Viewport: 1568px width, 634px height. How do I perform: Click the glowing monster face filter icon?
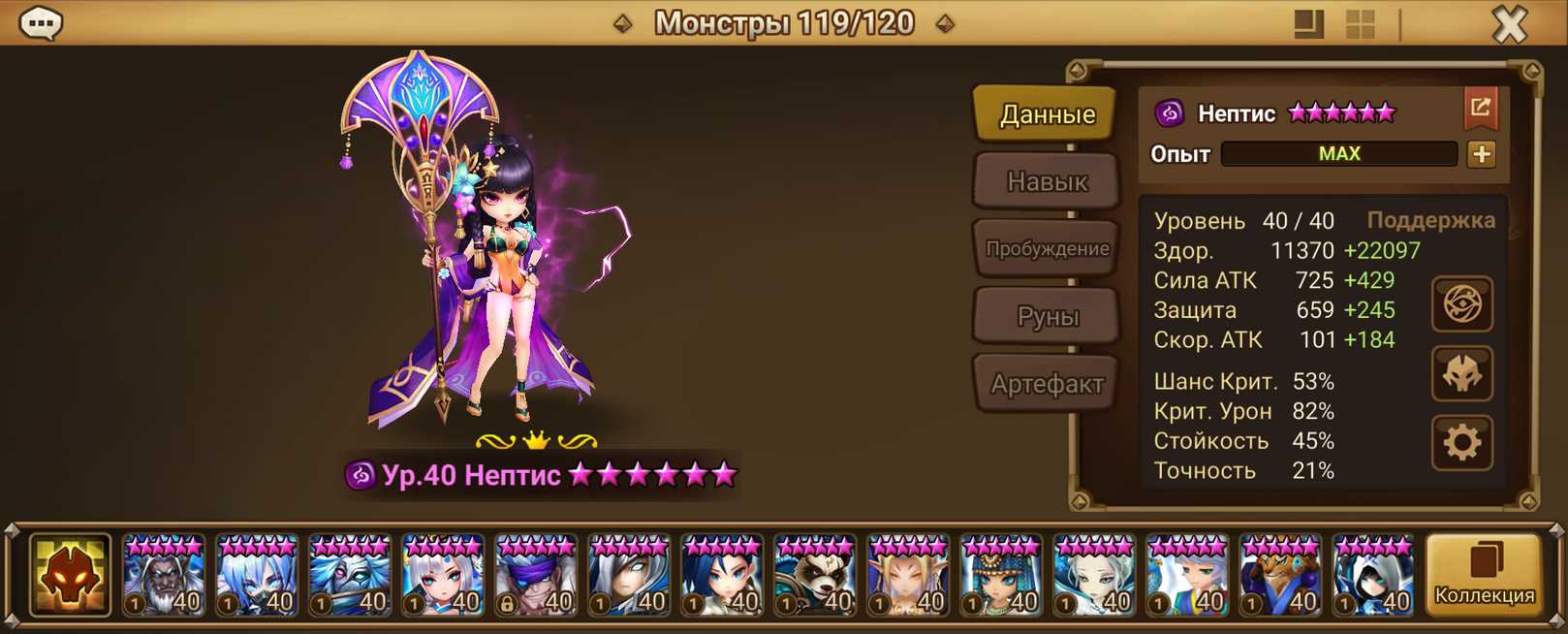(70, 576)
